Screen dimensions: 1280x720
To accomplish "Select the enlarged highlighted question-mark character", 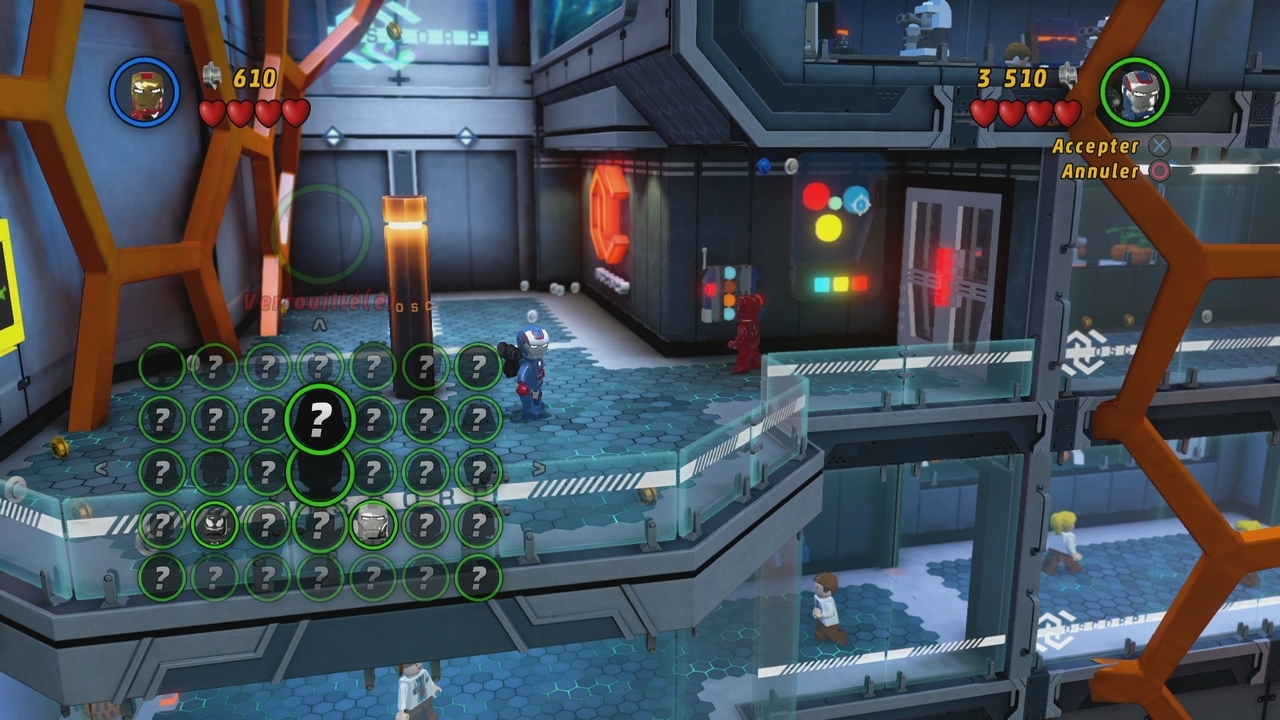I will pyautogui.click(x=320, y=418).
